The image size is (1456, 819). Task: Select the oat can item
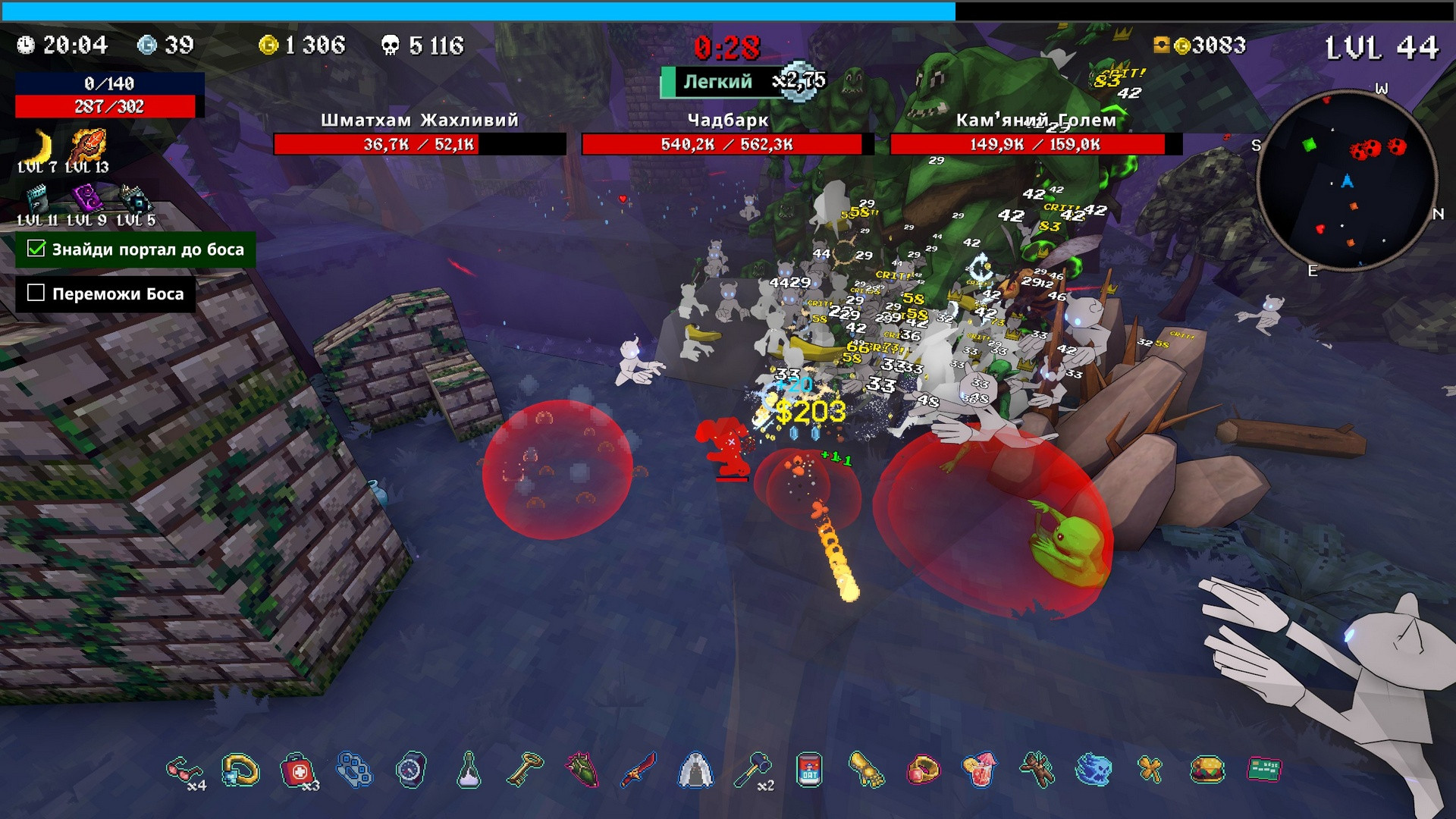(809, 770)
